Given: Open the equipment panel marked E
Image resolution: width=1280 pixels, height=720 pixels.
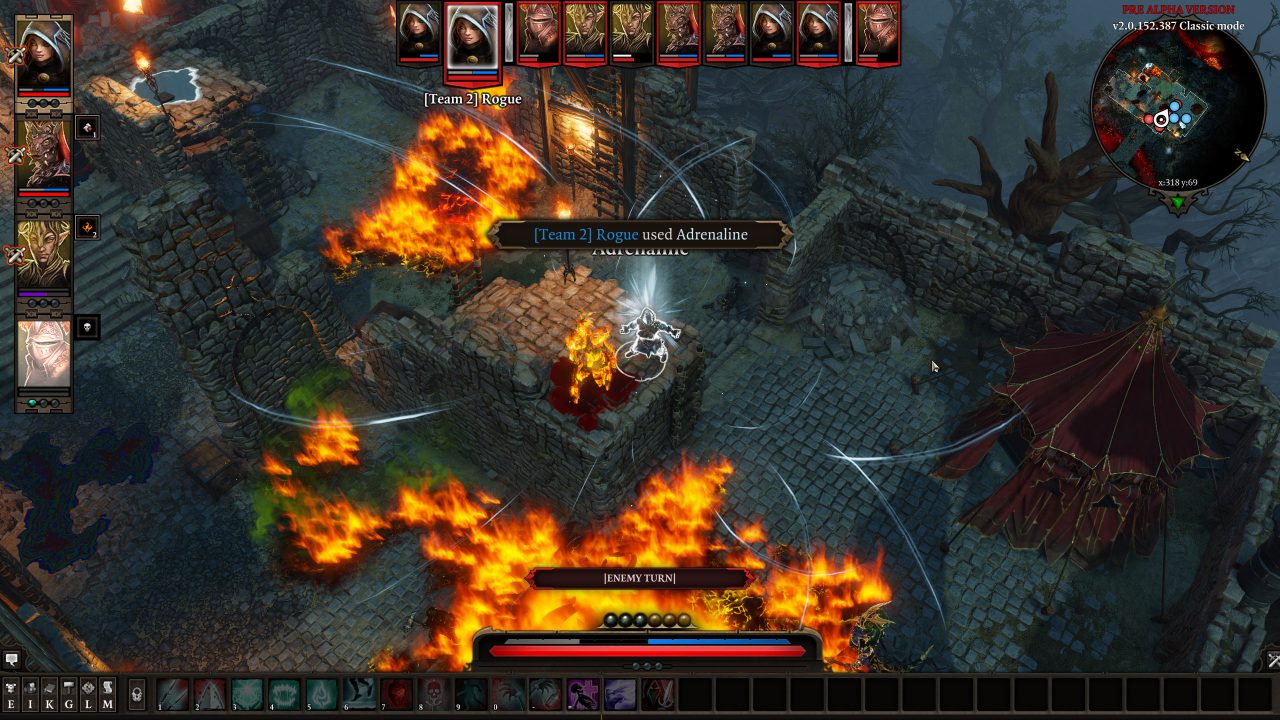Looking at the screenshot, I should [11, 691].
